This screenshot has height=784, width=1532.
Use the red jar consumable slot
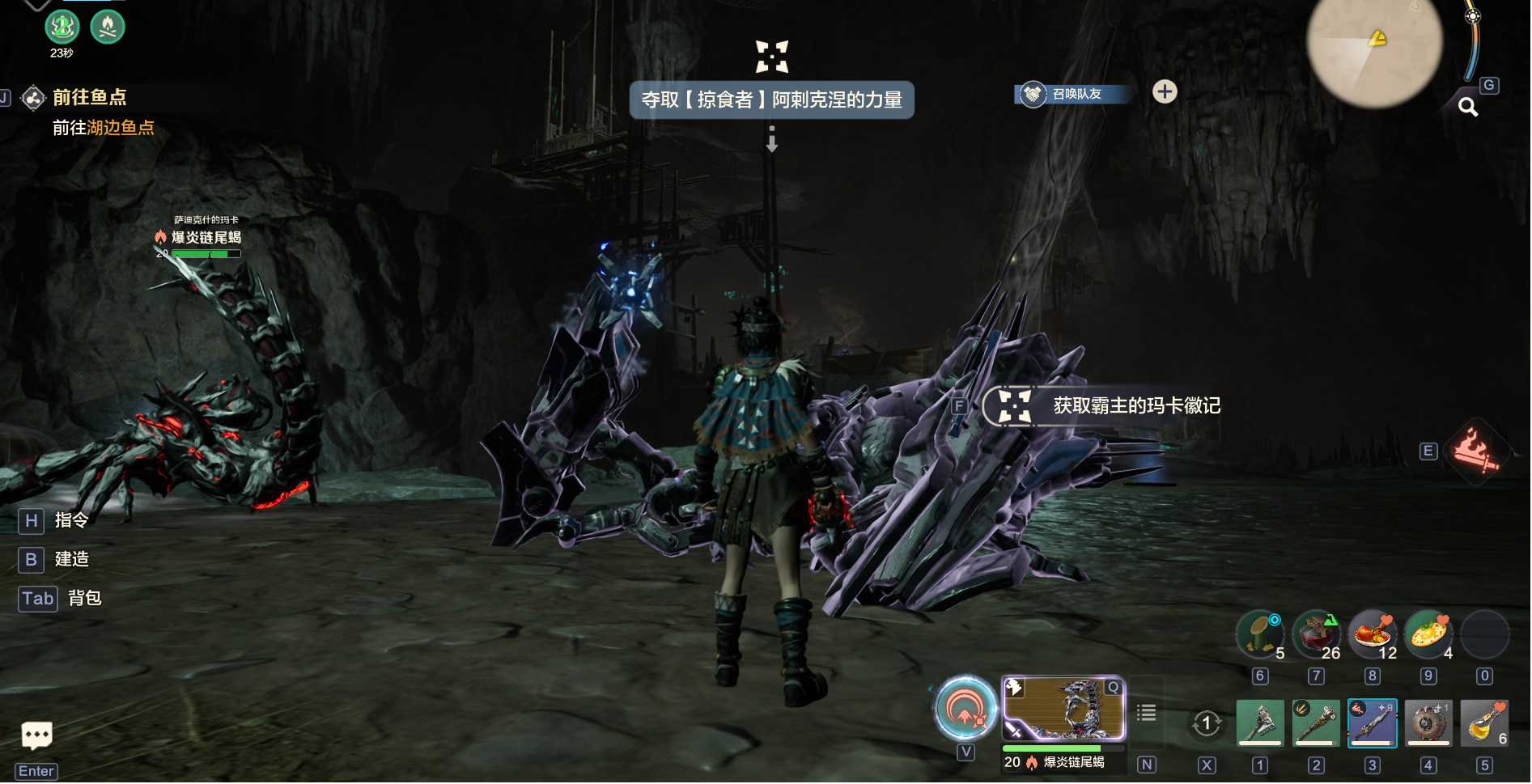click(x=1316, y=634)
